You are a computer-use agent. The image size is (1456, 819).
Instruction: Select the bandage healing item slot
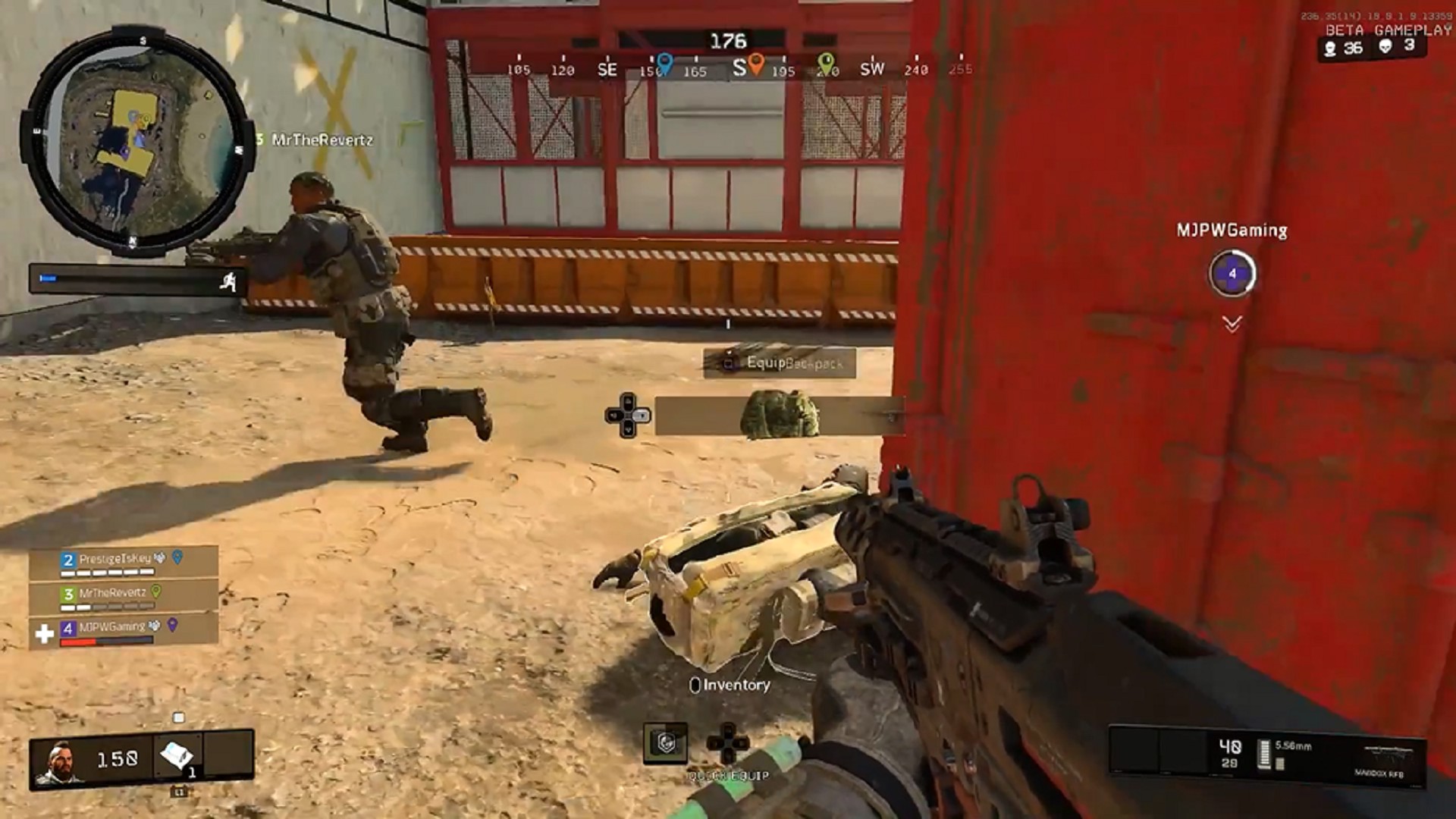point(178,755)
